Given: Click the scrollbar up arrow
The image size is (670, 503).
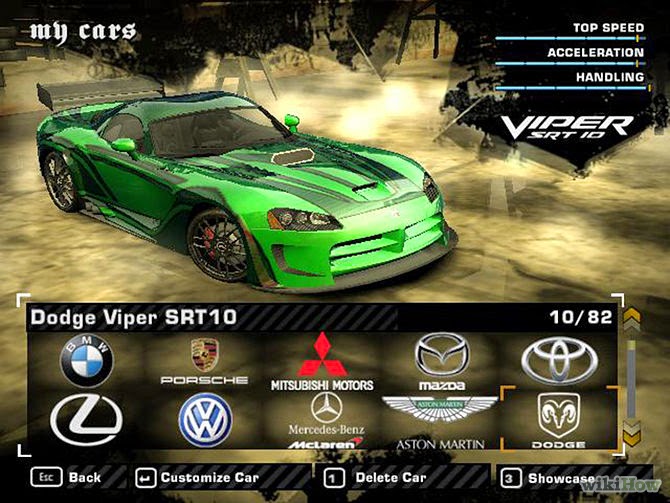Looking at the screenshot, I should (x=631, y=319).
